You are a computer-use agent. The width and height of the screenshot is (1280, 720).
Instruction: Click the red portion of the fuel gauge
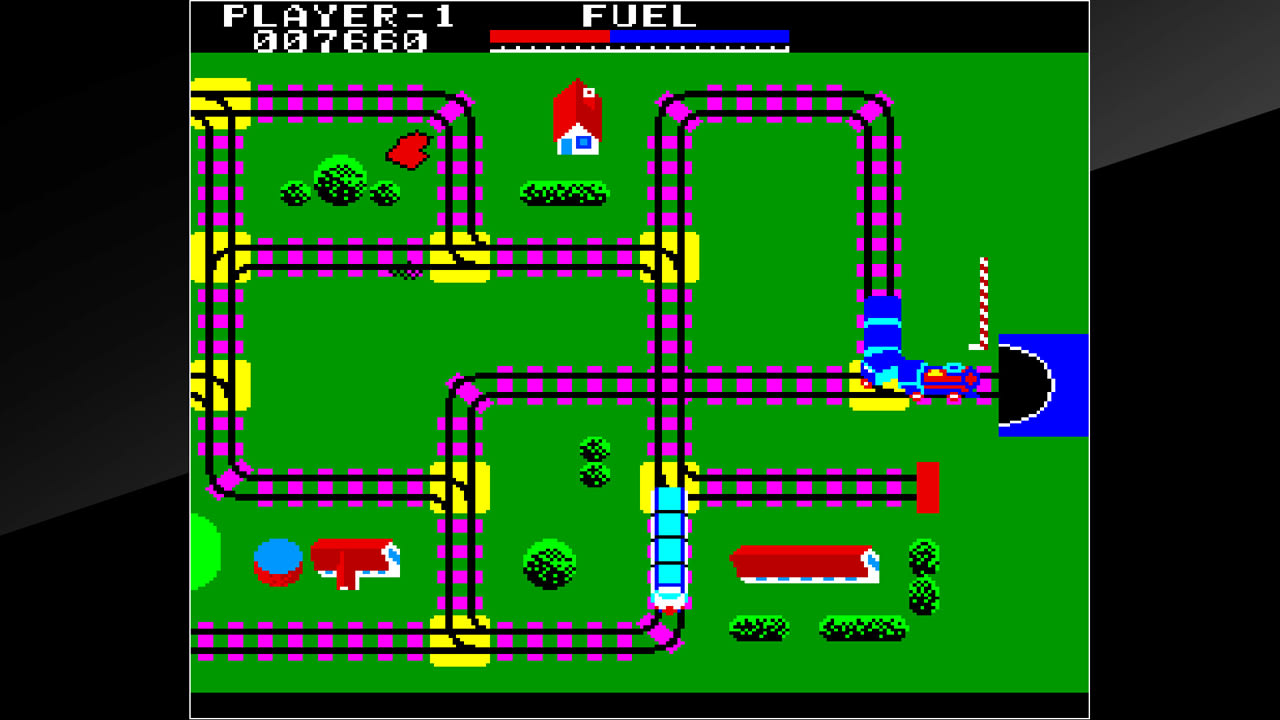[x=548, y=37]
